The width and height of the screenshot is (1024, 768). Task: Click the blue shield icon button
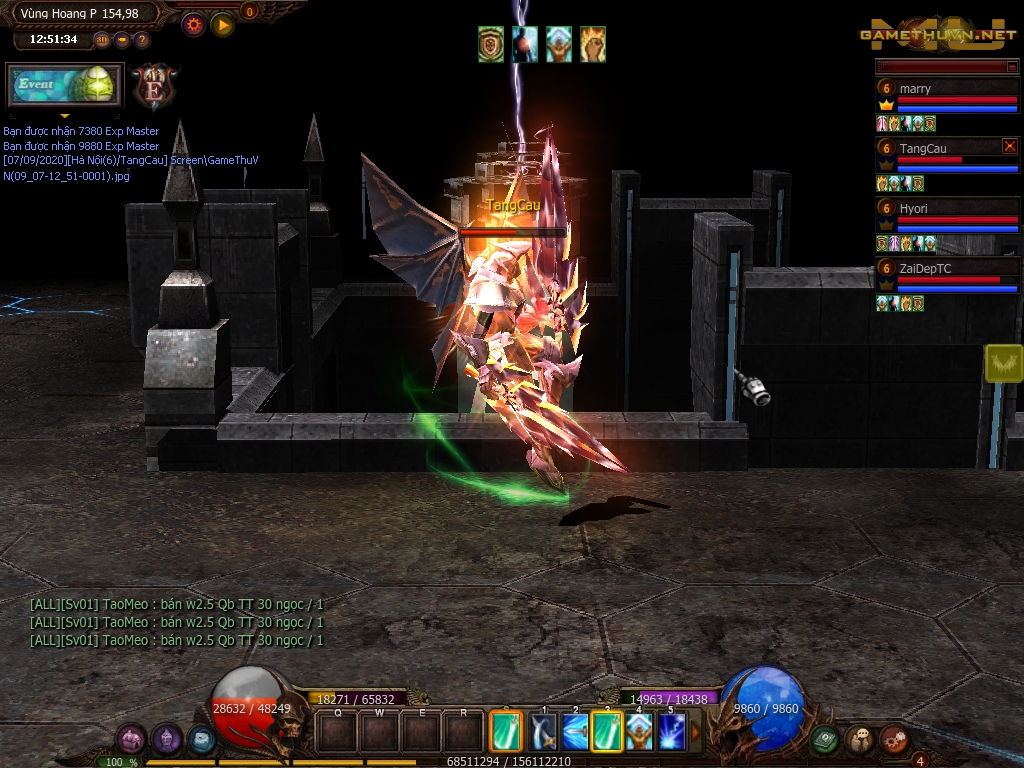tap(201, 740)
